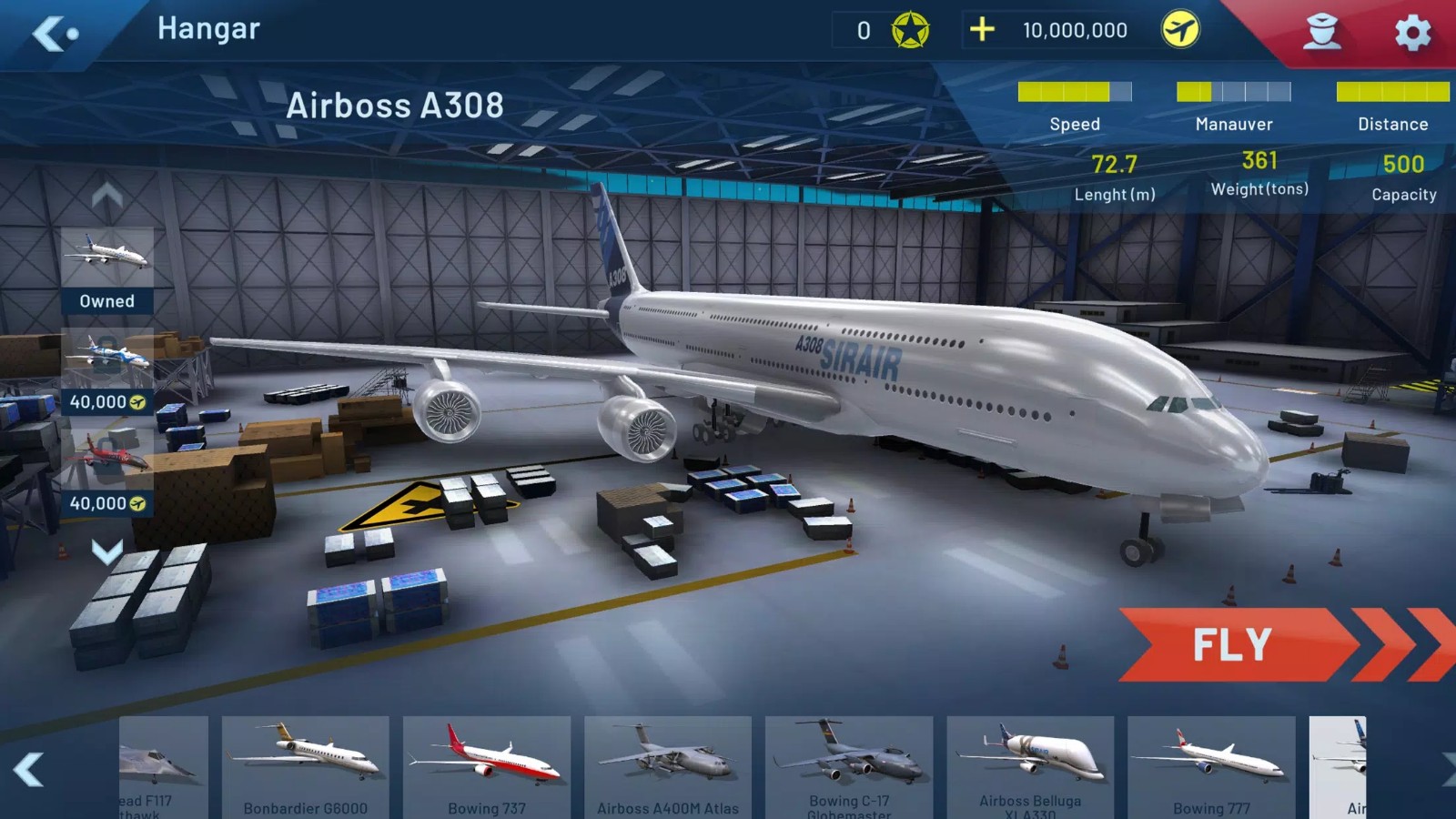Tap the yellow plane currency icon
The image size is (1456, 819).
point(1180,30)
